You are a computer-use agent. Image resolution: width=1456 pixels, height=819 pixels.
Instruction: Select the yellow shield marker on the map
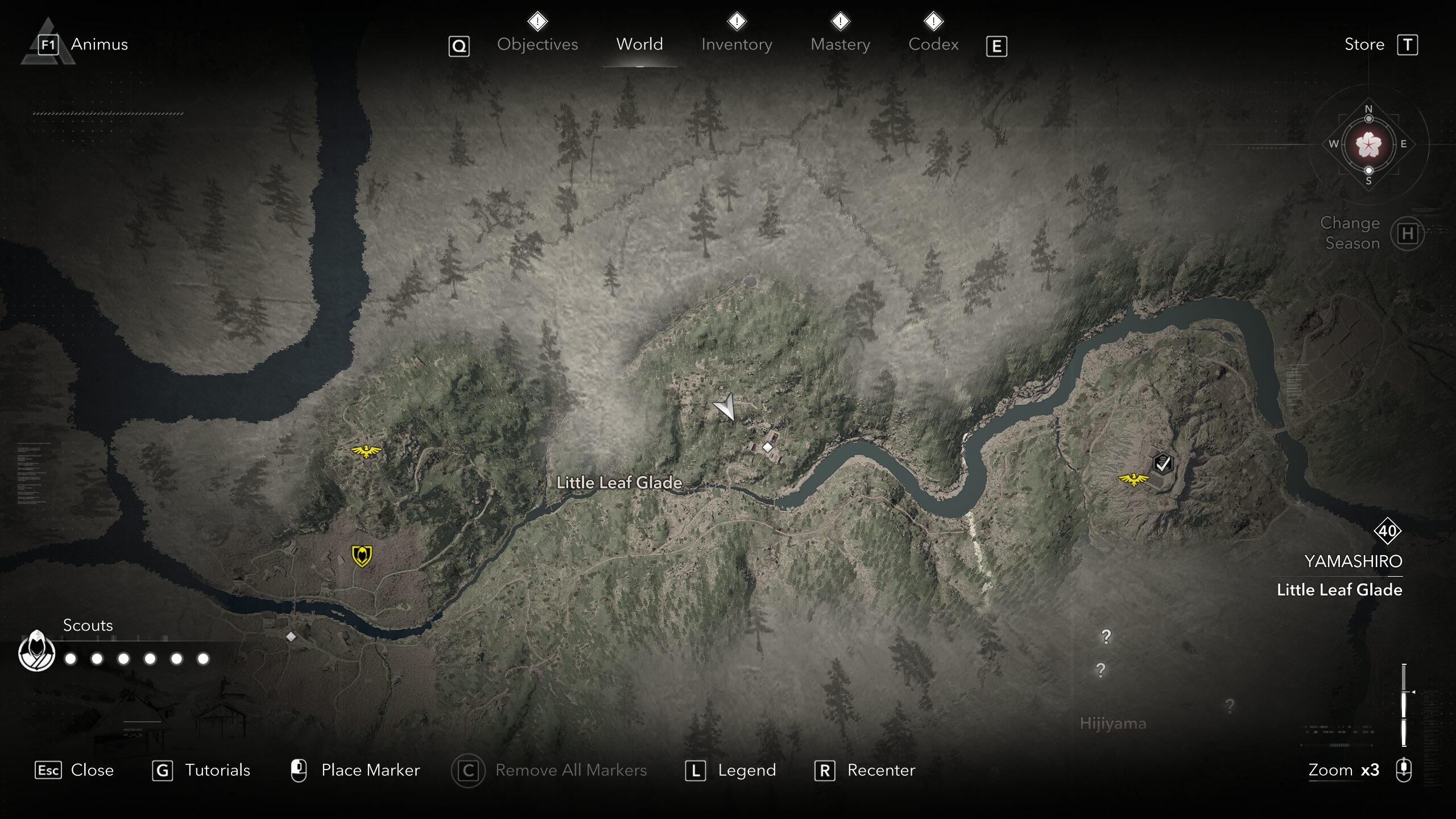pyautogui.click(x=362, y=556)
